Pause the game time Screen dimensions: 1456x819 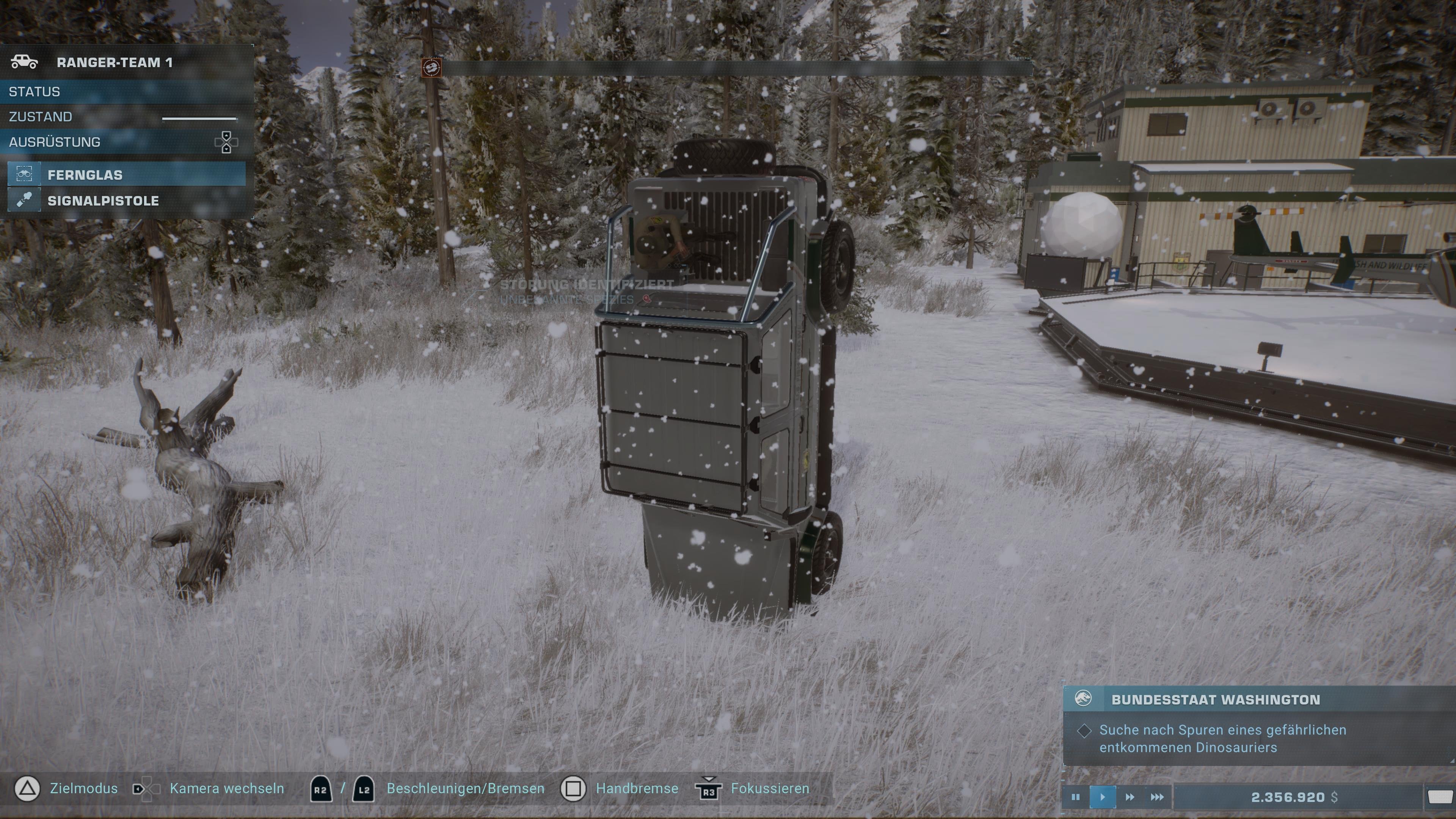(x=1075, y=797)
